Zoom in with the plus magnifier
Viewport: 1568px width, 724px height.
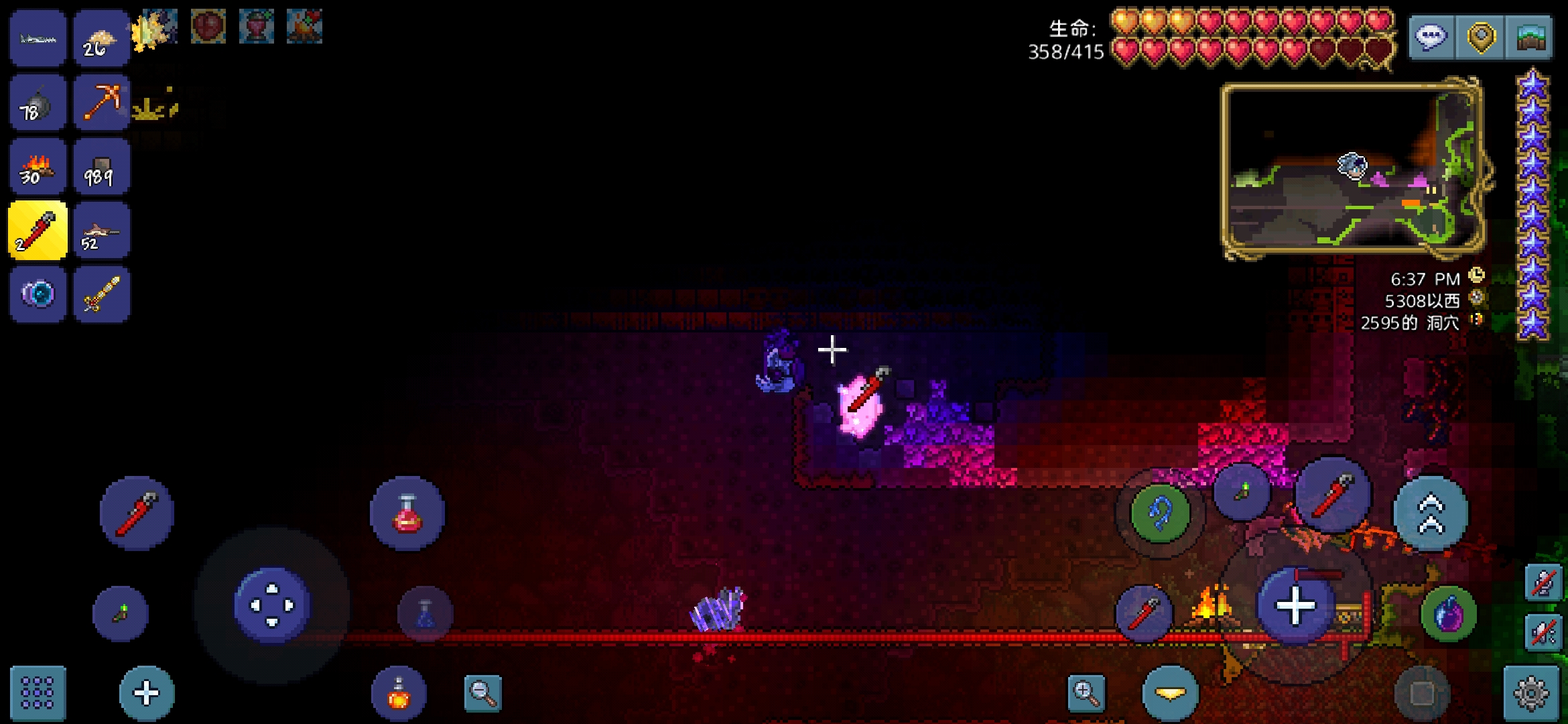[1086, 693]
